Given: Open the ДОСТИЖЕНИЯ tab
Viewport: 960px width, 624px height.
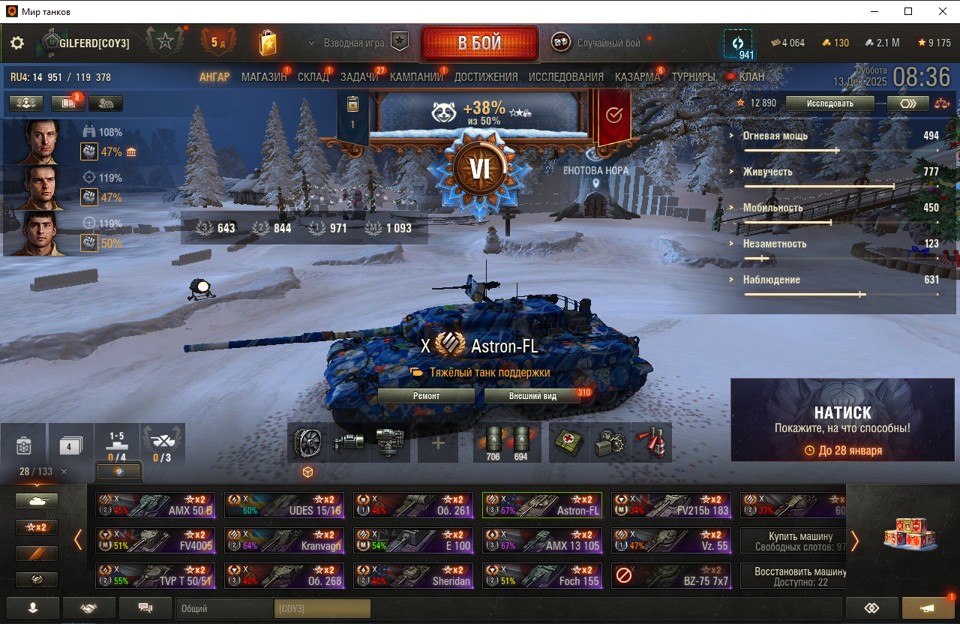Looking at the screenshot, I should pyautogui.click(x=486, y=77).
